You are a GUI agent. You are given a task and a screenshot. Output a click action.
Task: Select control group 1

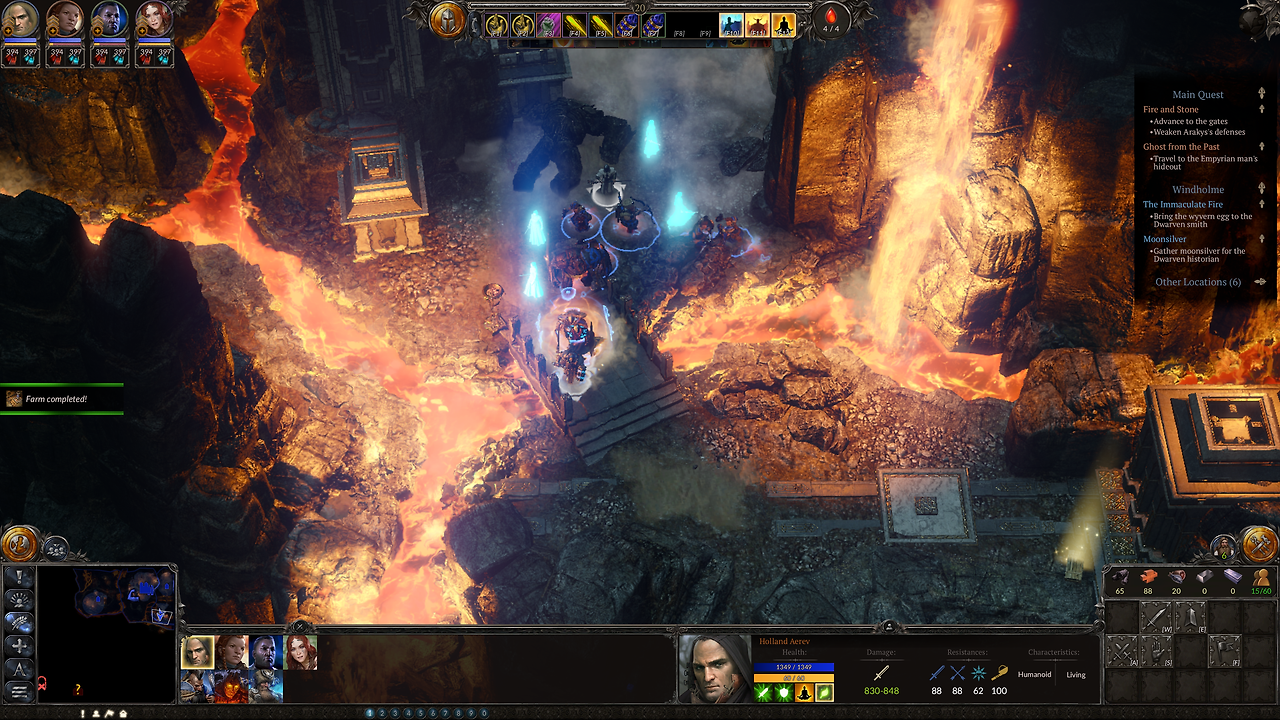click(370, 713)
